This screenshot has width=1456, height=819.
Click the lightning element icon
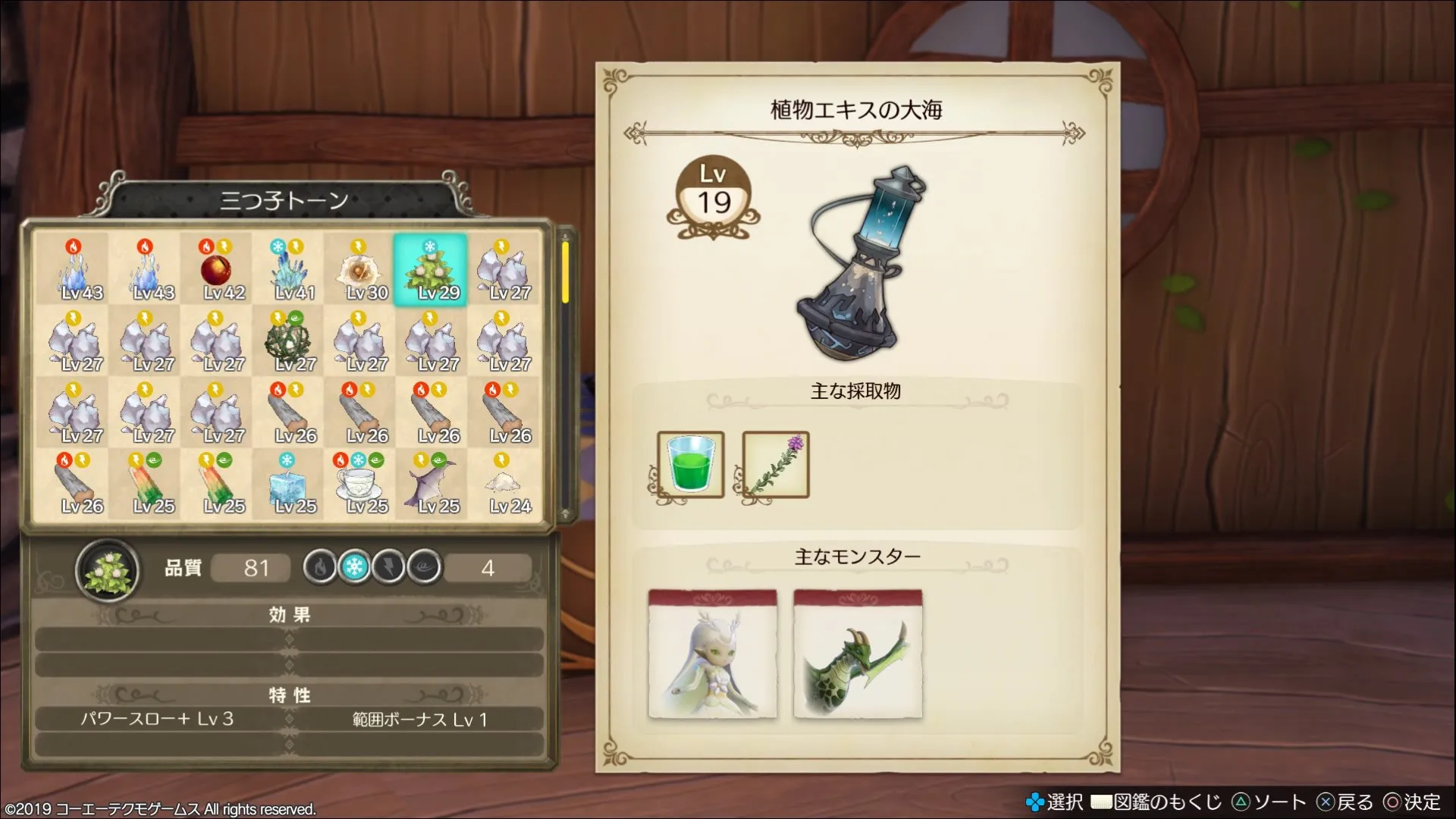pyautogui.click(x=389, y=566)
